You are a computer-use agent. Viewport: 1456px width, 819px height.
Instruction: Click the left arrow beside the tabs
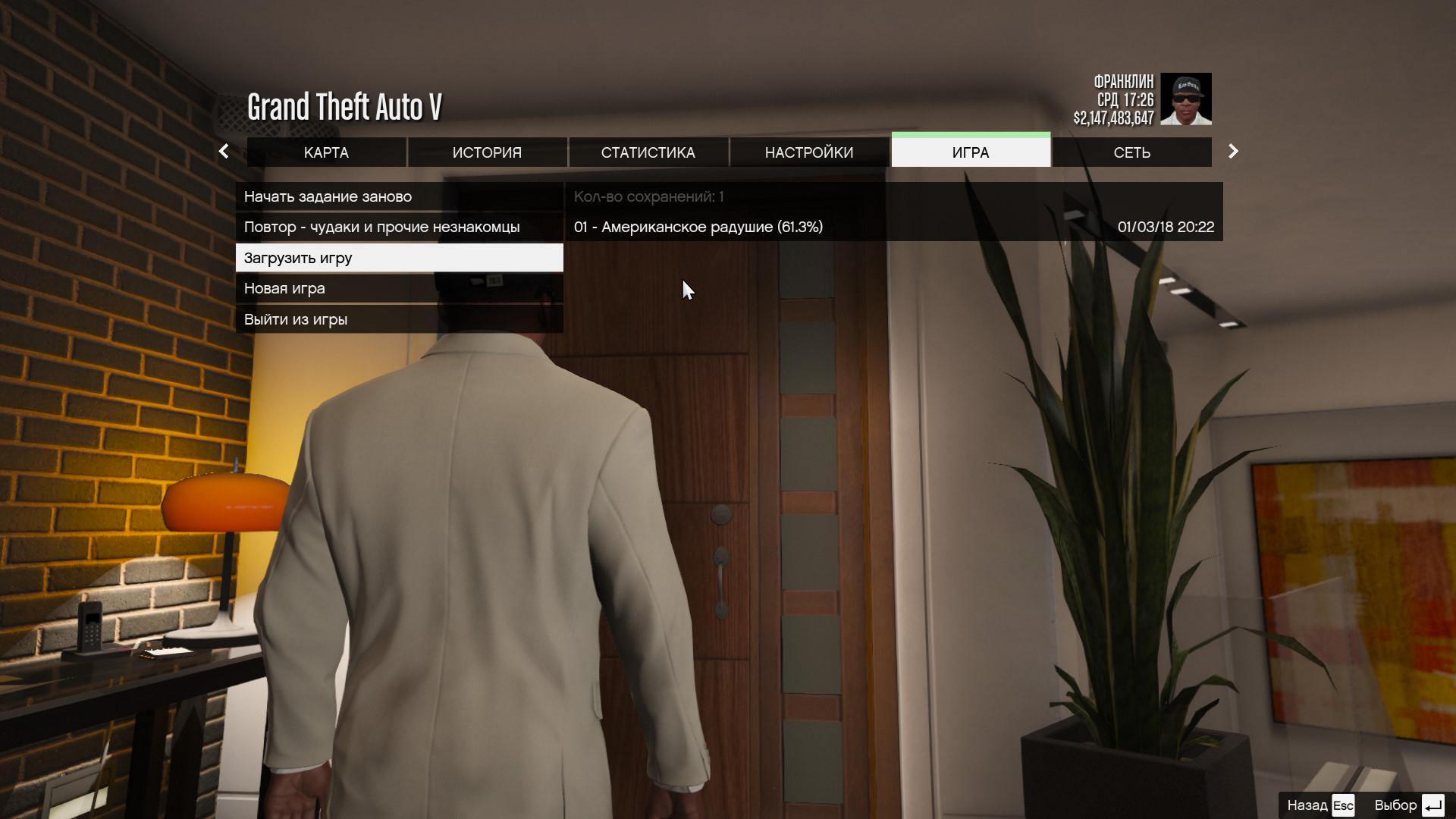point(224,152)
